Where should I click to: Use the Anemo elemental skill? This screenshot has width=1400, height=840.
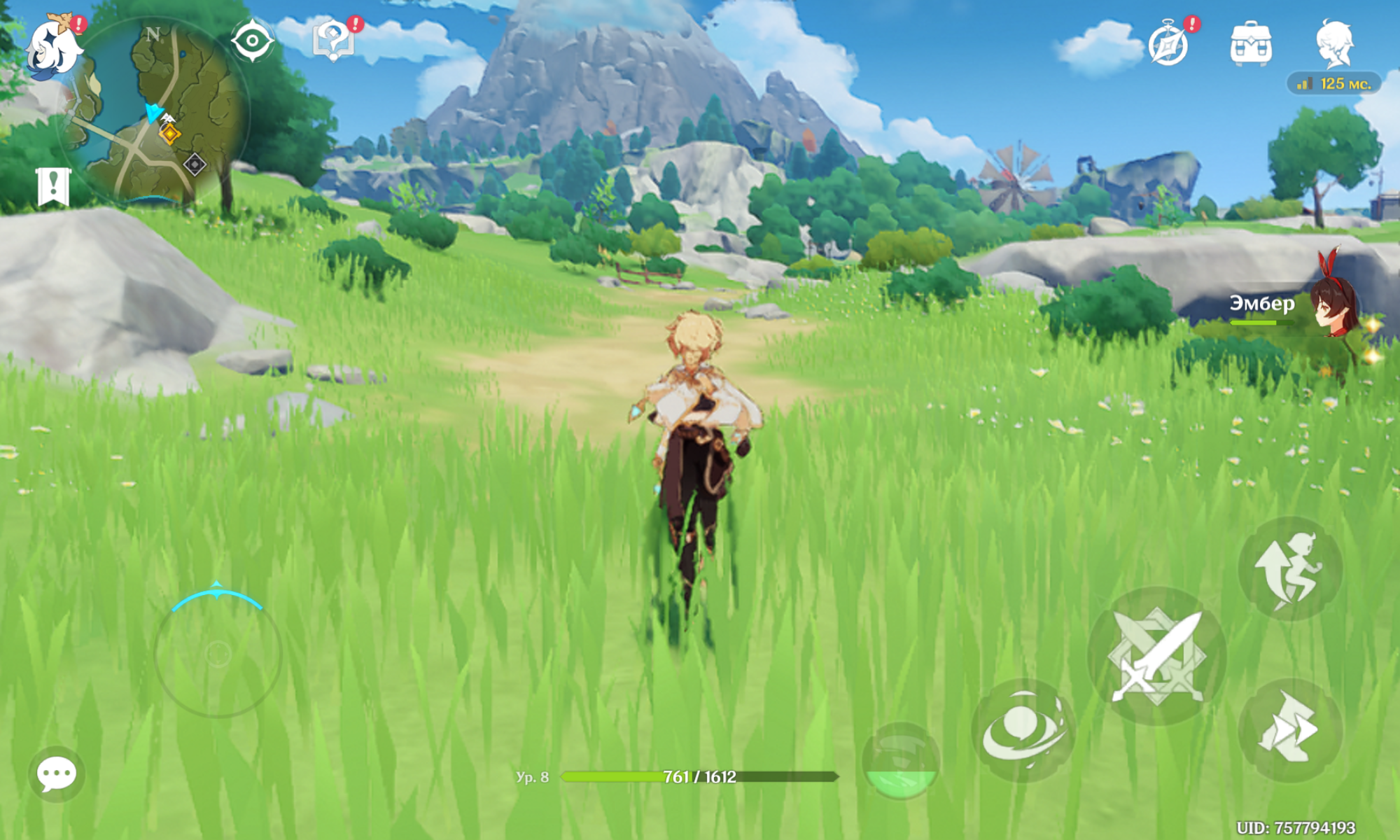pos(1023,729)
